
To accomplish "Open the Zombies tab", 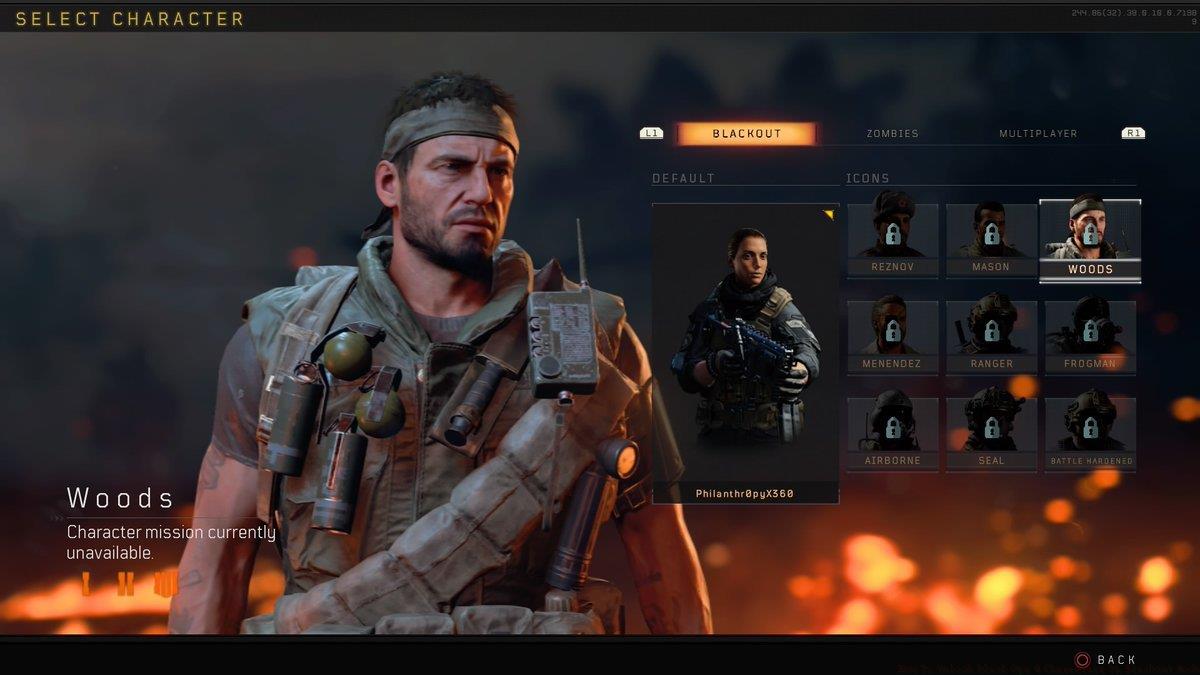I will (x=892, y=134).
